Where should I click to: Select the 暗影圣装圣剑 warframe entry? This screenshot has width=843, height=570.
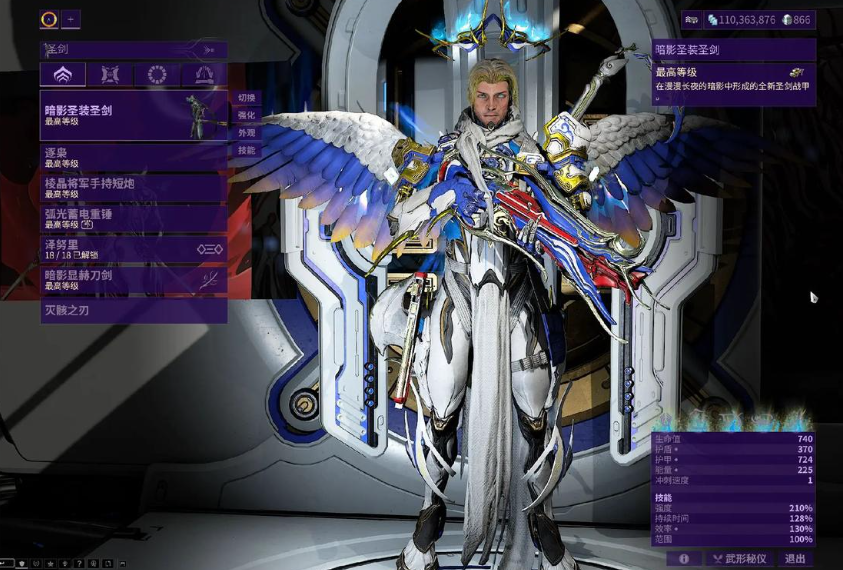pyautogui.click(x=133, y=115)
